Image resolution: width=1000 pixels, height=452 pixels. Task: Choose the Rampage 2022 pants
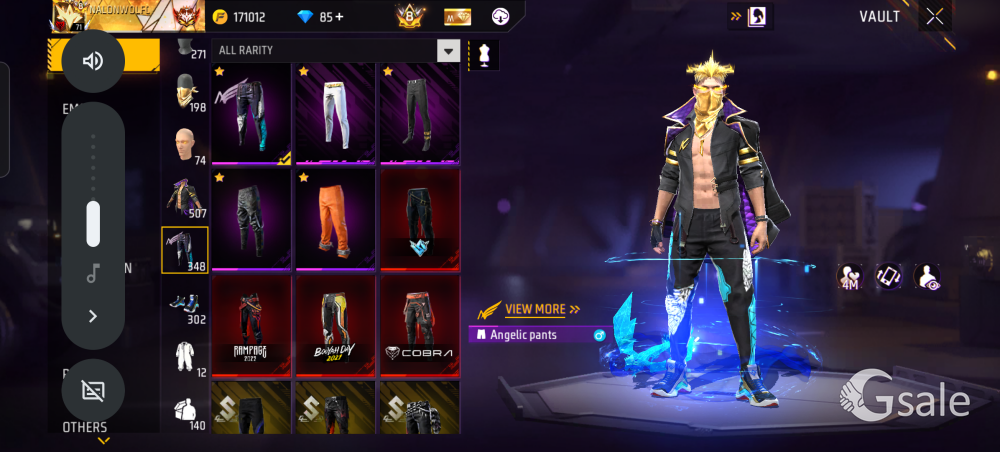(250, 325)
